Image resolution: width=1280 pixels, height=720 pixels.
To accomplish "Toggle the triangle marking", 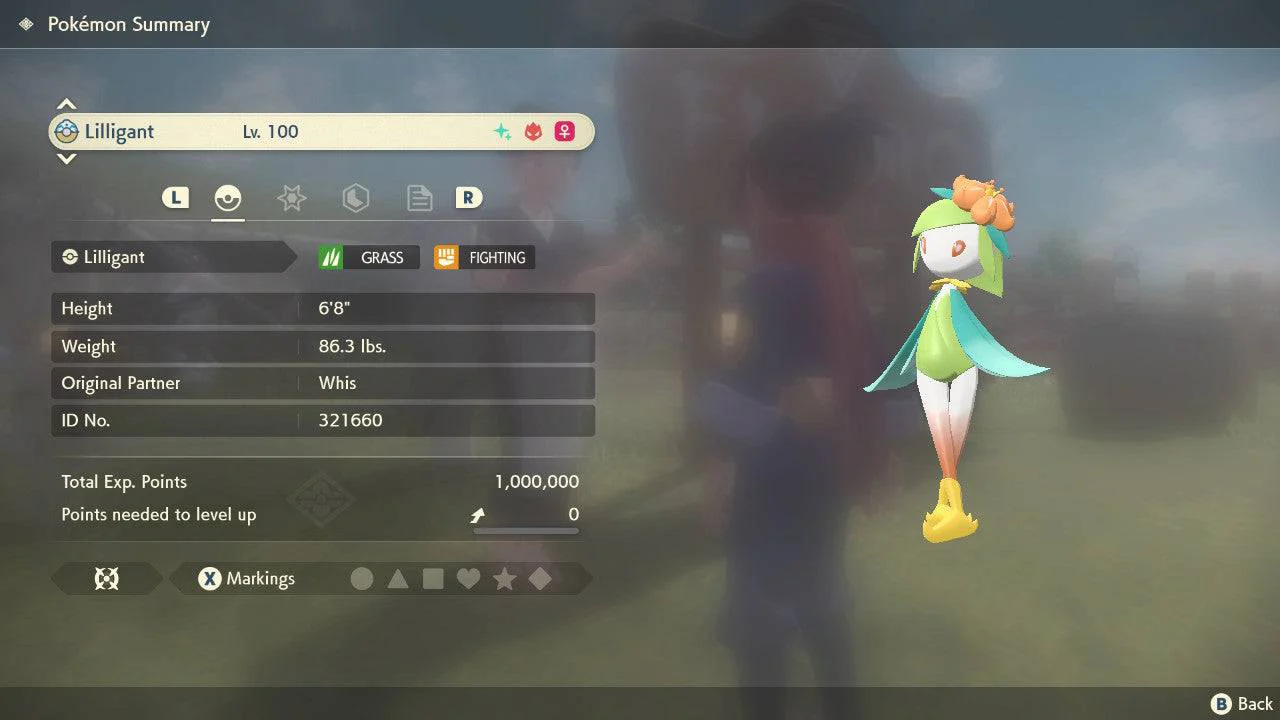I will click(398, 579).
